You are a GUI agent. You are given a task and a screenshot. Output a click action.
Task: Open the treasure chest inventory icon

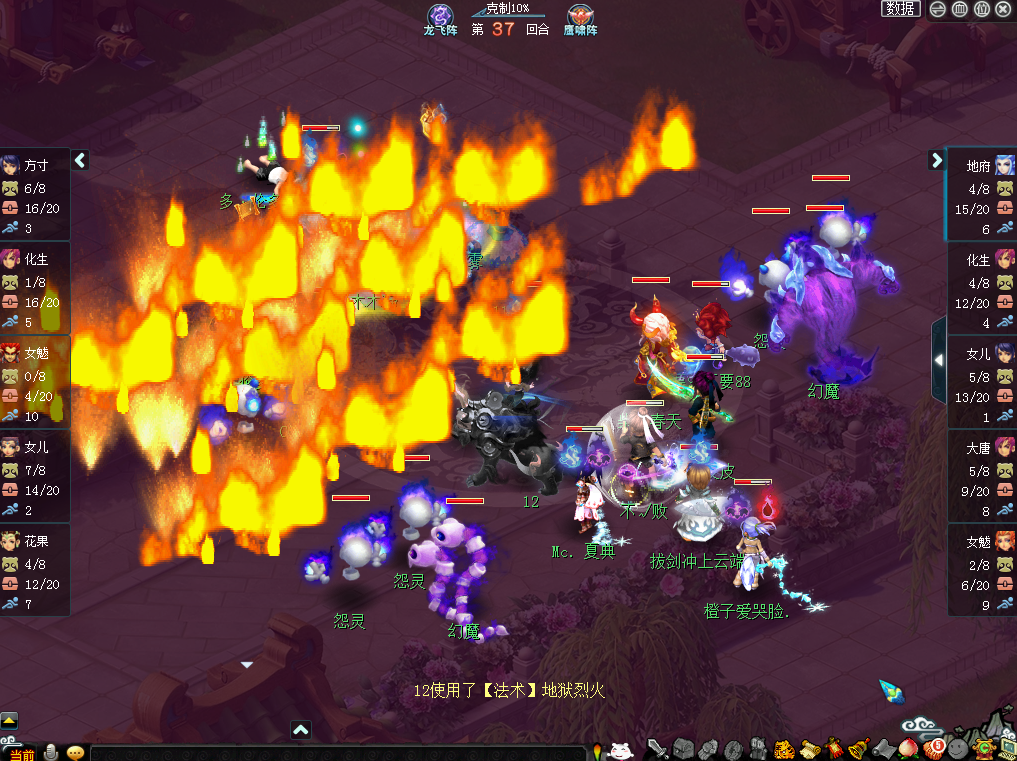pos(683,748)
